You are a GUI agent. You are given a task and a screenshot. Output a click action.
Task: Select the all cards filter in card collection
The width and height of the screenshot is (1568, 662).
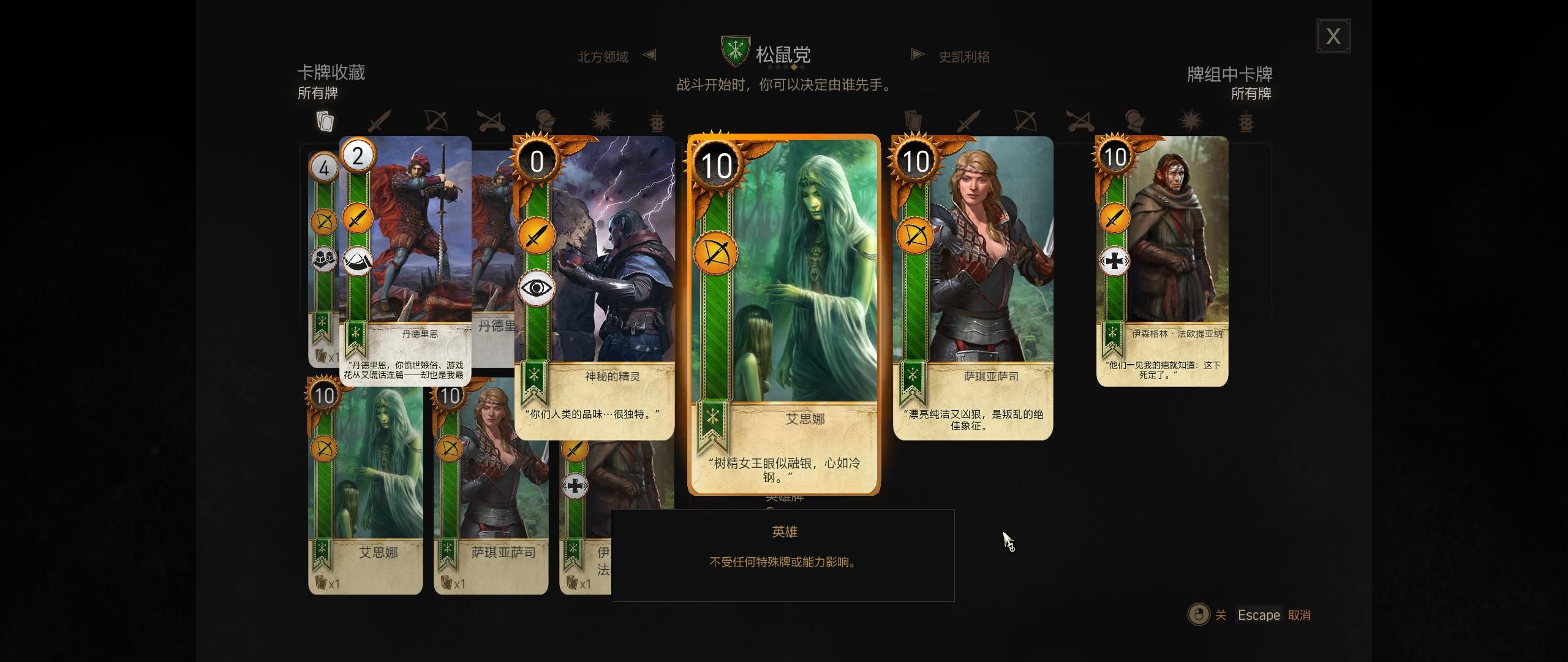(x=325, y=122)
